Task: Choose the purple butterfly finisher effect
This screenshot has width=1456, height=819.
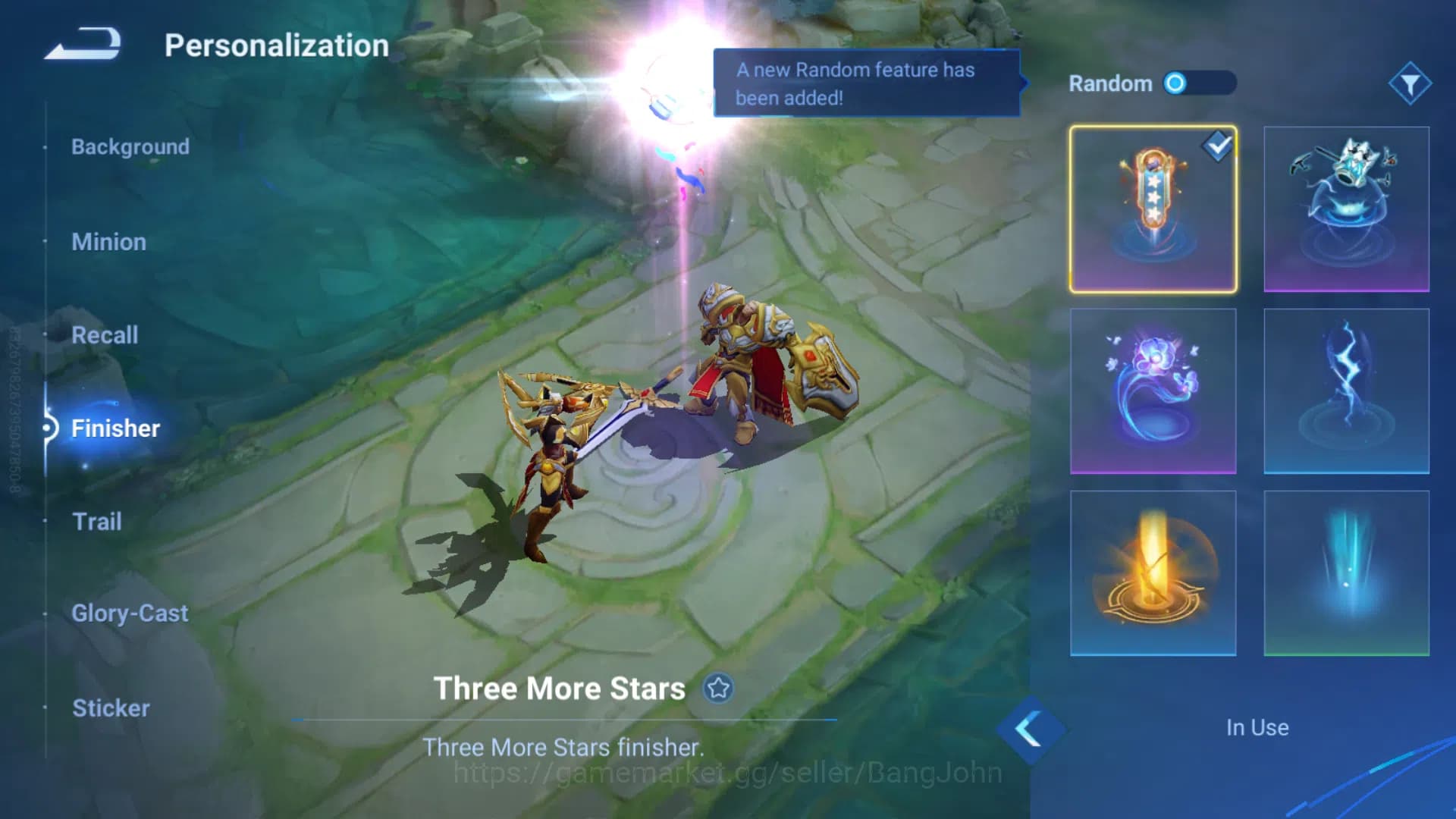Action: click(1152, 389)
